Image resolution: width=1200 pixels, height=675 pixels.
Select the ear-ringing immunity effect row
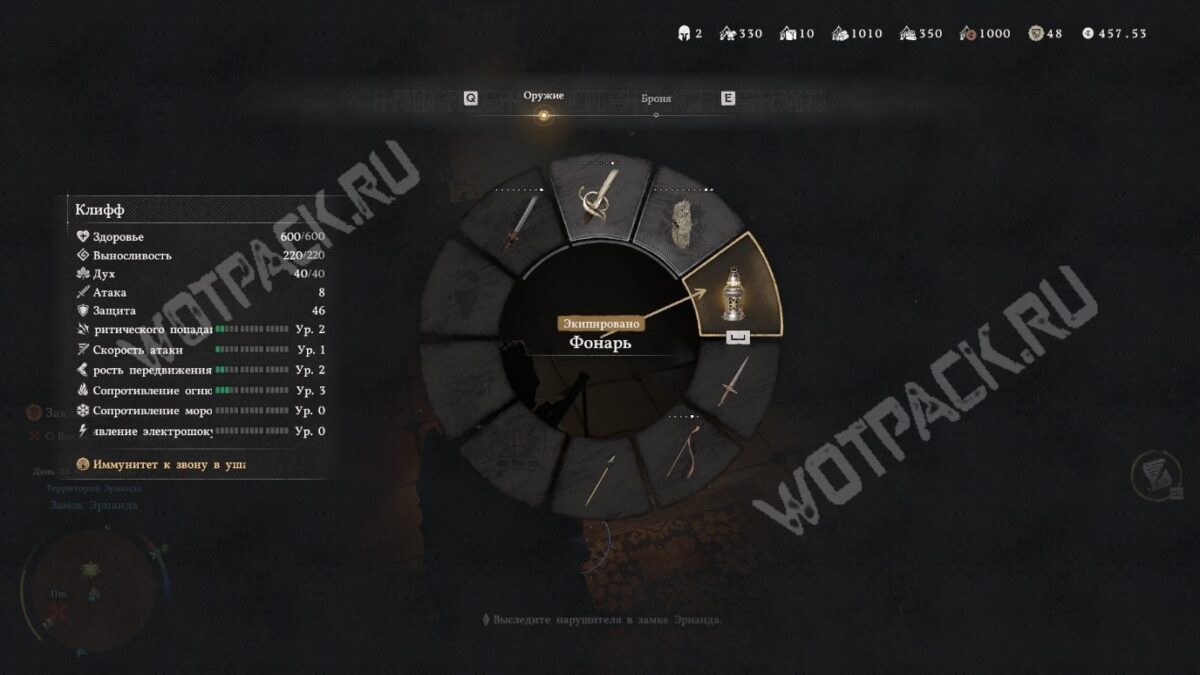click(163, 464)
